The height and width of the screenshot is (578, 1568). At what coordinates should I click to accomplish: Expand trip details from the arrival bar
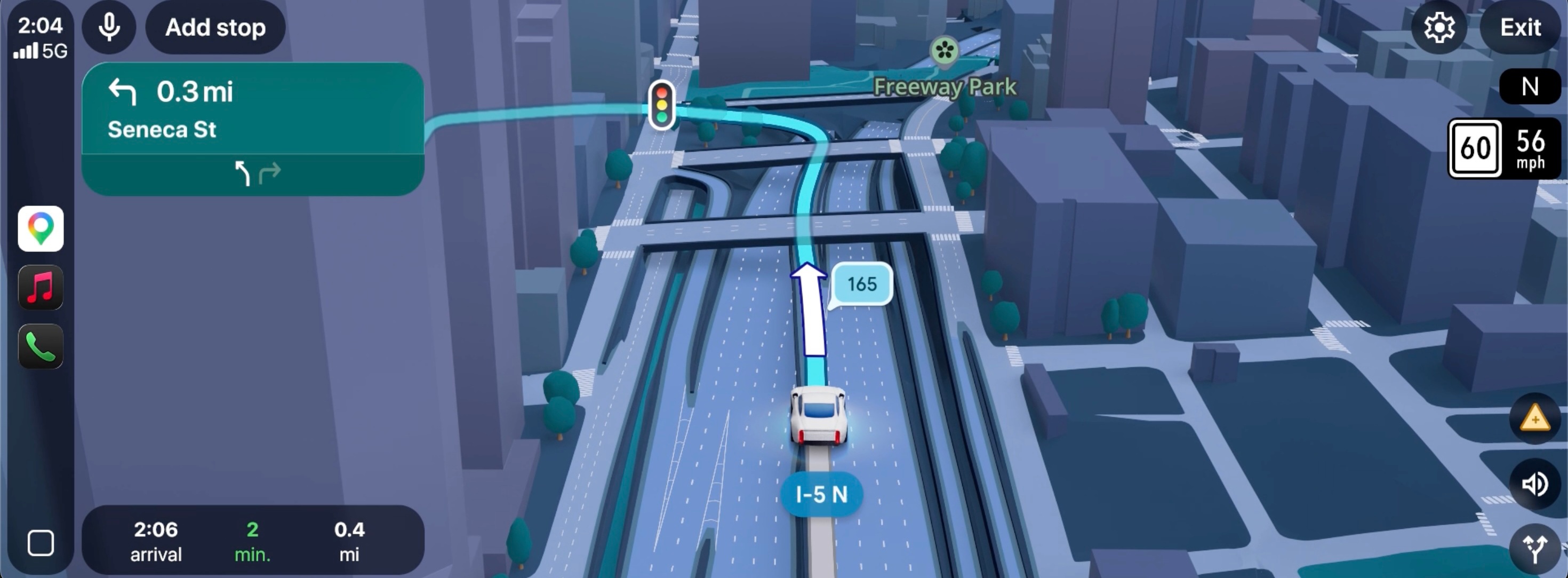[x=253, y=540]
